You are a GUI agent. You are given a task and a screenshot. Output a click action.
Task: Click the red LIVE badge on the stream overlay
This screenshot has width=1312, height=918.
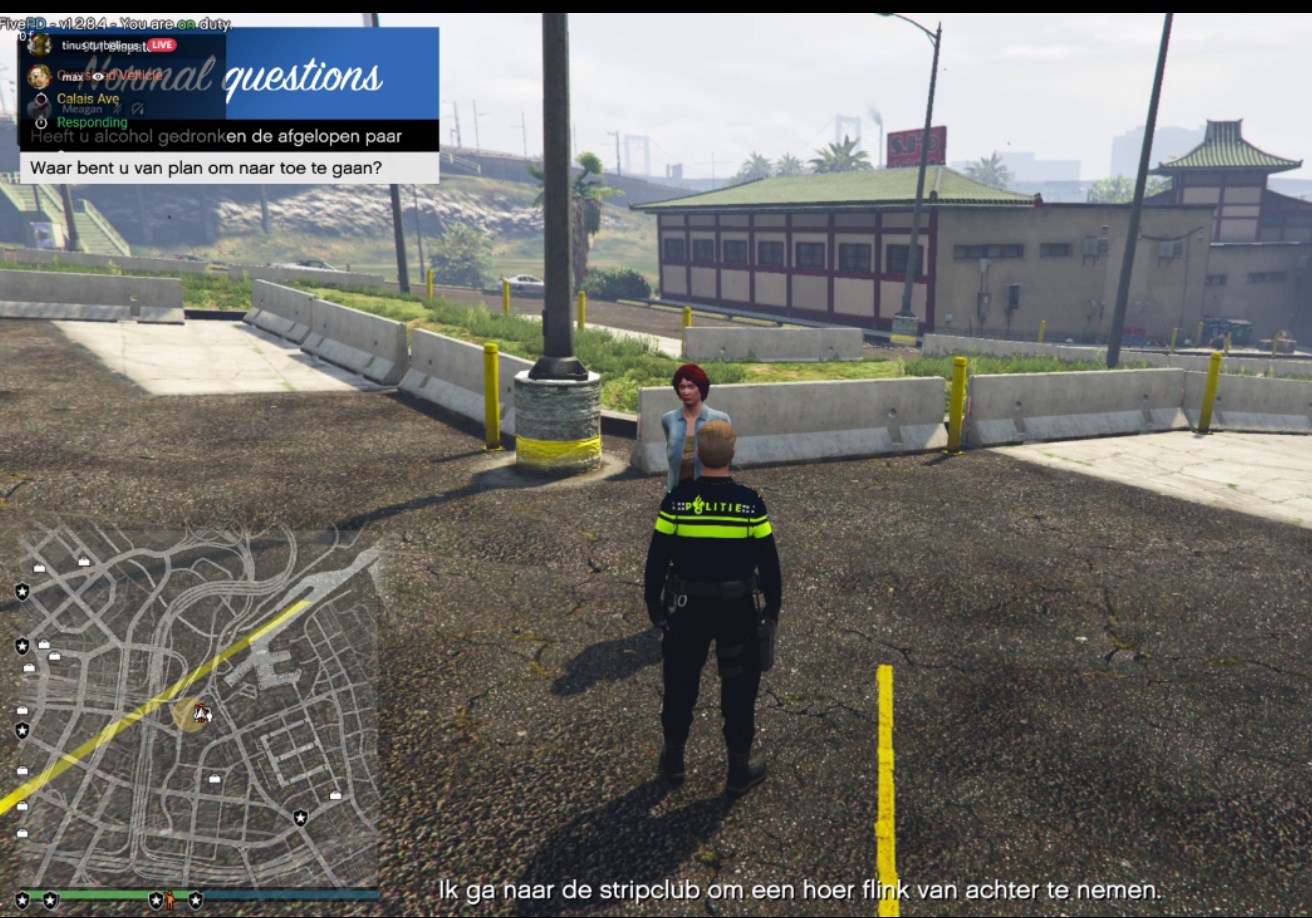[162, 45]
